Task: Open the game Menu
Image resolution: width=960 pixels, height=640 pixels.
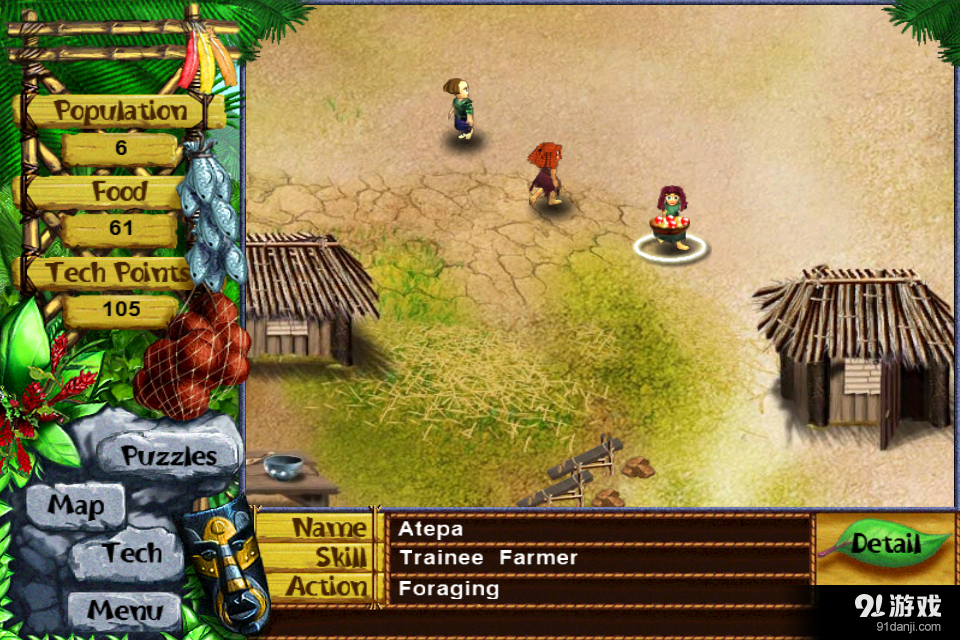Action: [x=124, y=609]
